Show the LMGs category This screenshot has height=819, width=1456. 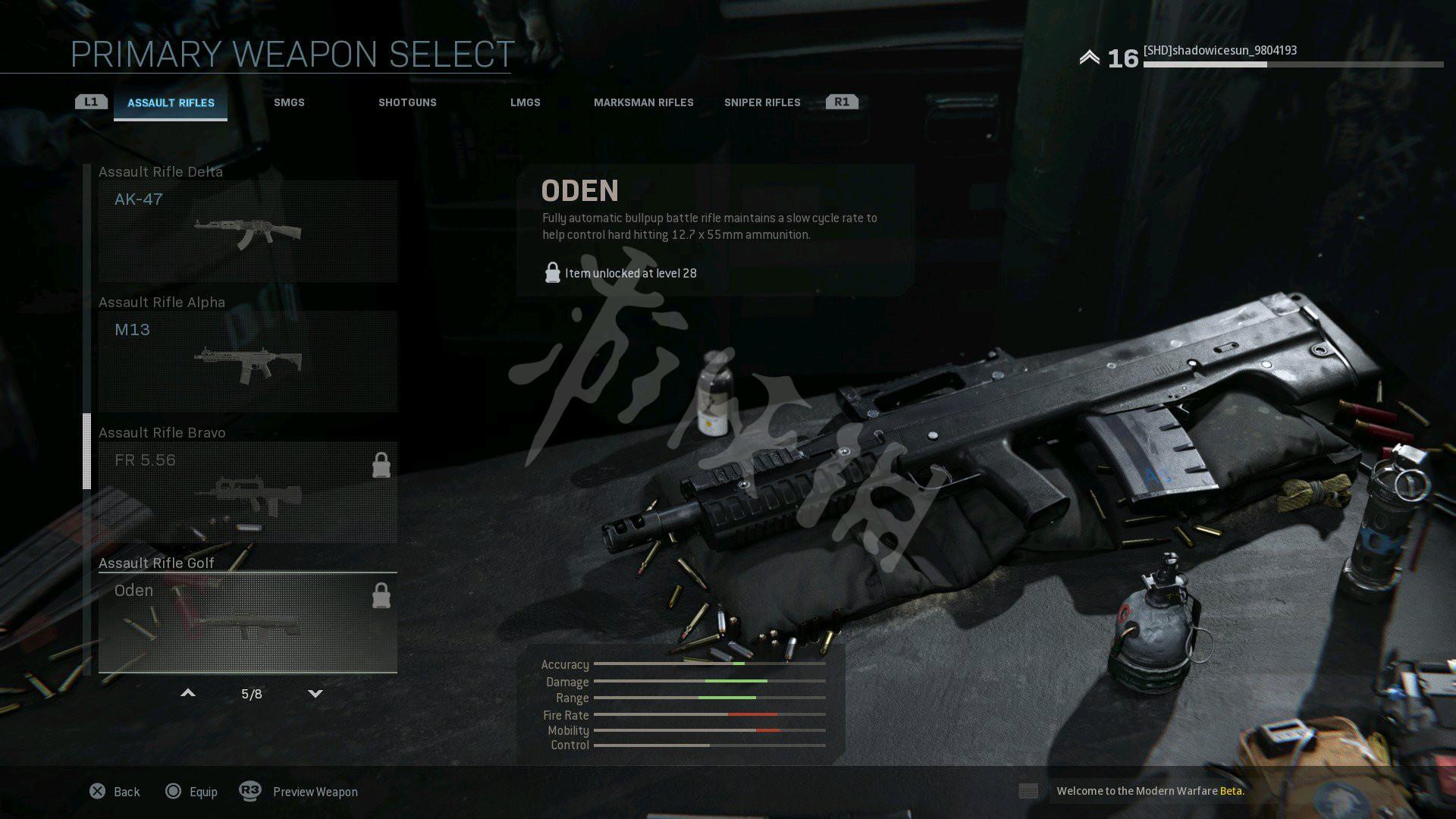click(x=525, y=103)
